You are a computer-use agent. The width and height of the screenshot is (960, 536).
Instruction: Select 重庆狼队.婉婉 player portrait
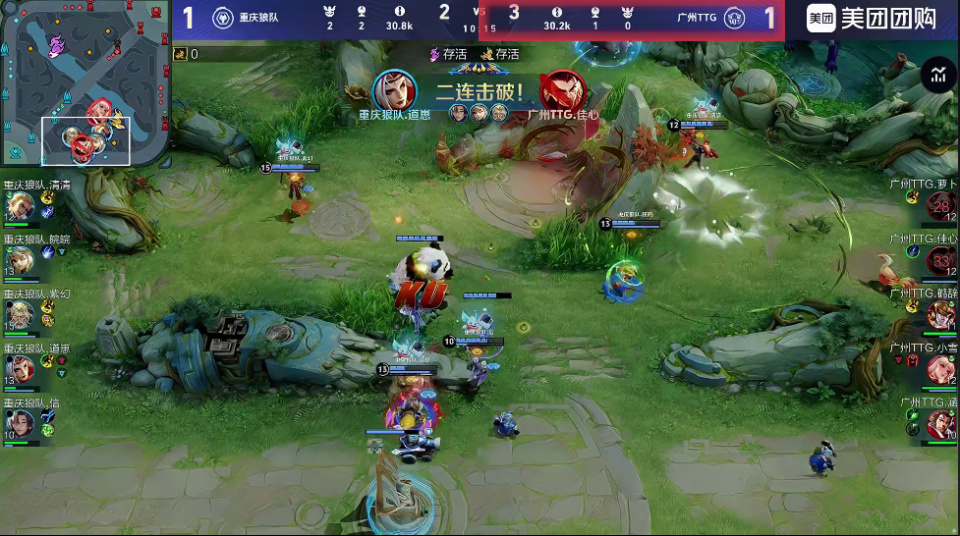[x=19, y=261]
